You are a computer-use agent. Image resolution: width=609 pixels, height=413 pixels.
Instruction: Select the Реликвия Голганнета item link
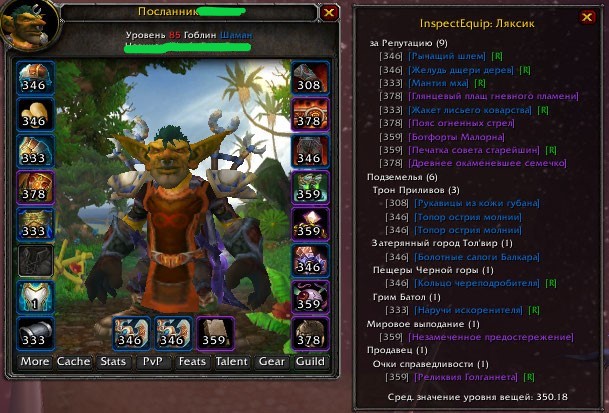pyautogui.click(x=466, y=377)
